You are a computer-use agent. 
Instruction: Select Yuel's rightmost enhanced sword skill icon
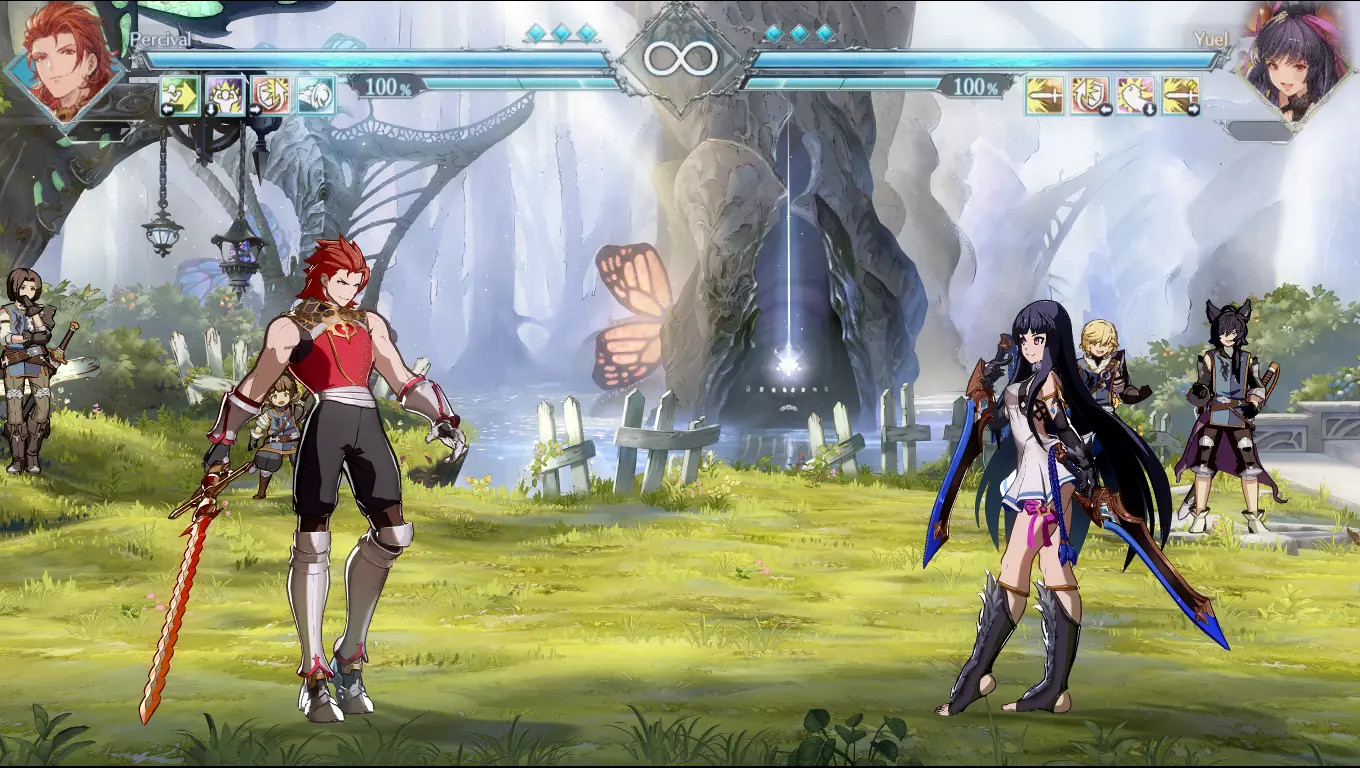(x=1179, y=95)
